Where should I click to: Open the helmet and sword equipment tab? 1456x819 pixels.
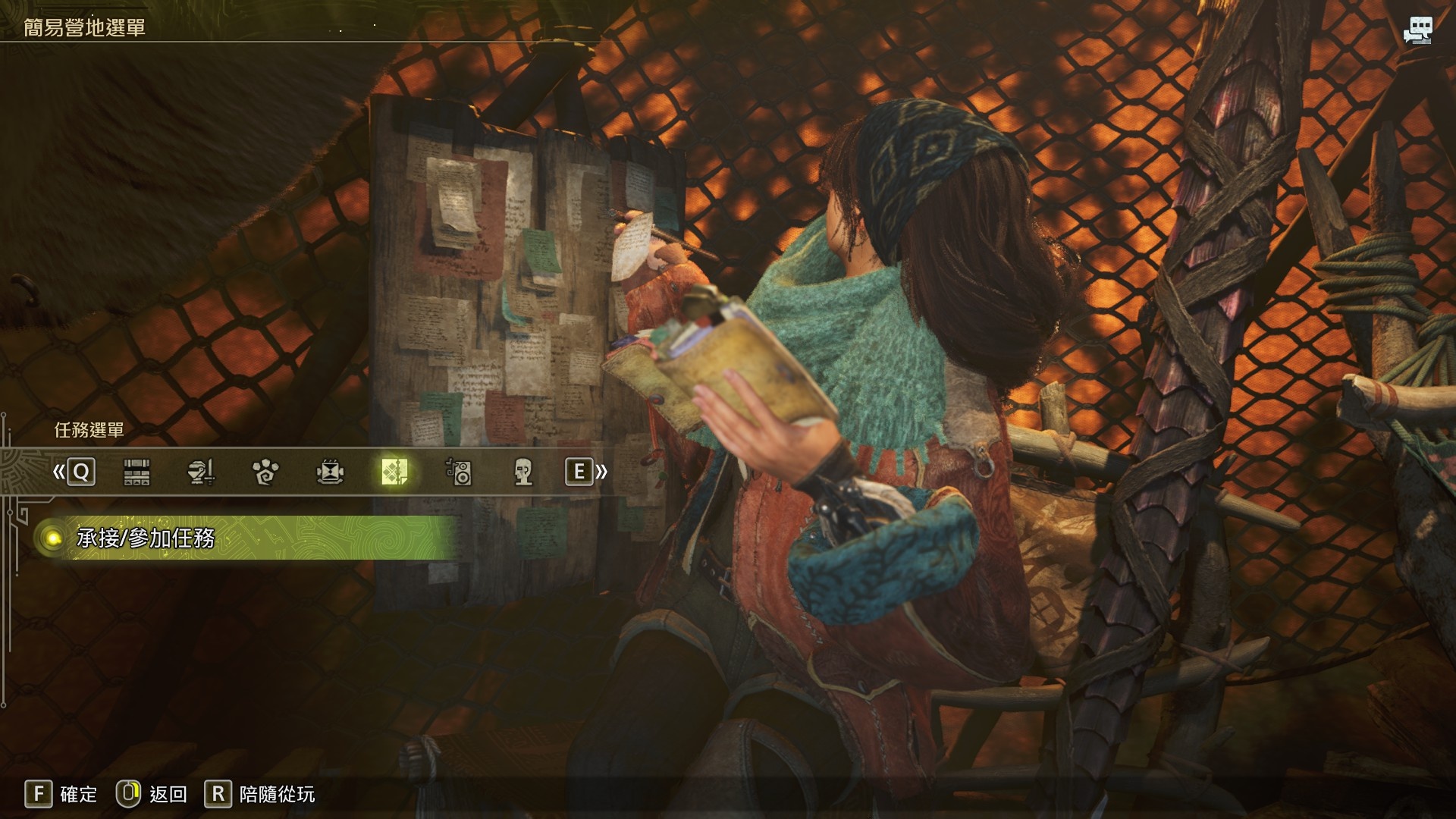(x=201, y=472)
